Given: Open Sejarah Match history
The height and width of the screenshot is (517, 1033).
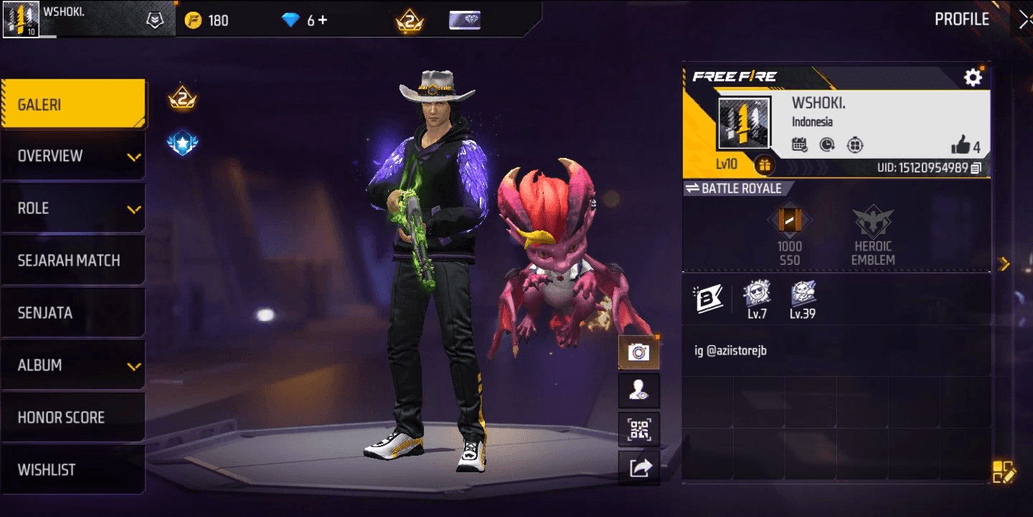Looking at the screenshot, I should 72,260.
